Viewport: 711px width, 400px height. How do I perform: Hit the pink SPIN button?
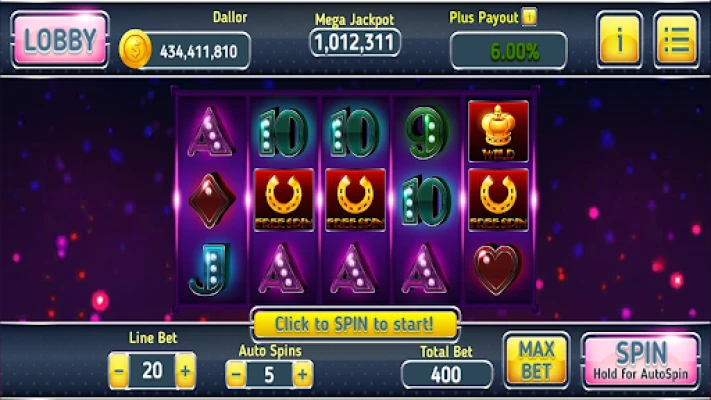tap(641, 360)
